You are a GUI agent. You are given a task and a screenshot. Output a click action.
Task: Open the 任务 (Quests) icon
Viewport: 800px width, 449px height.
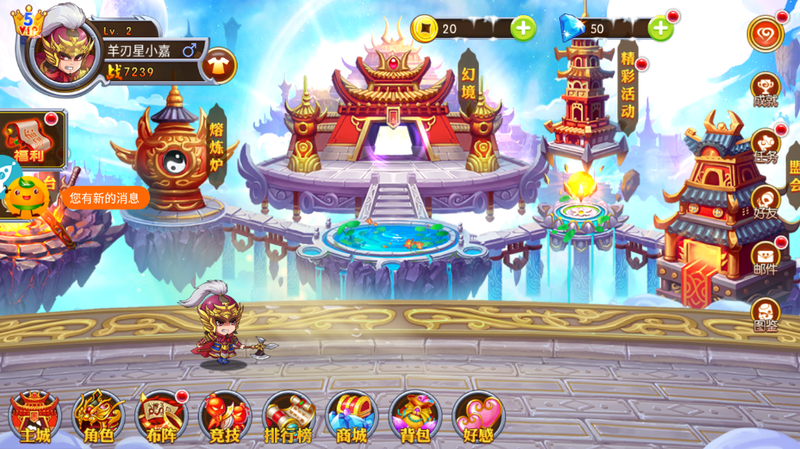766,145
